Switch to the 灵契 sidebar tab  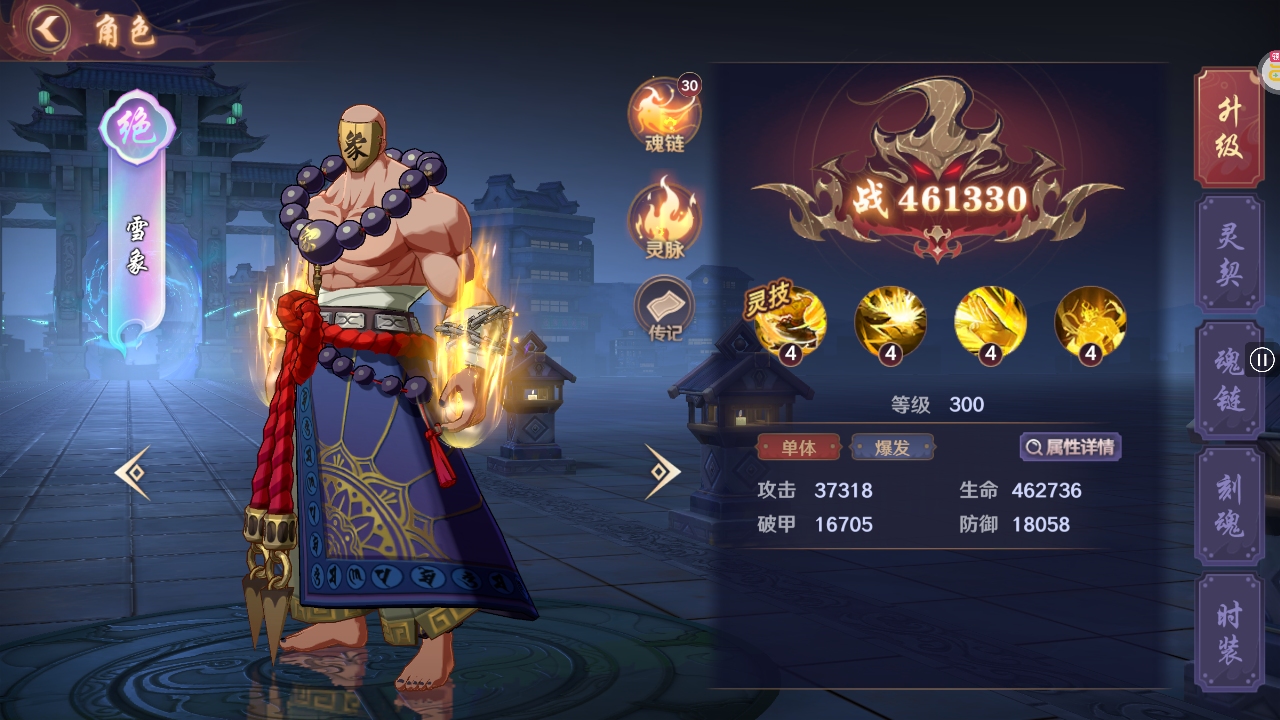[x=1227, y=252]
